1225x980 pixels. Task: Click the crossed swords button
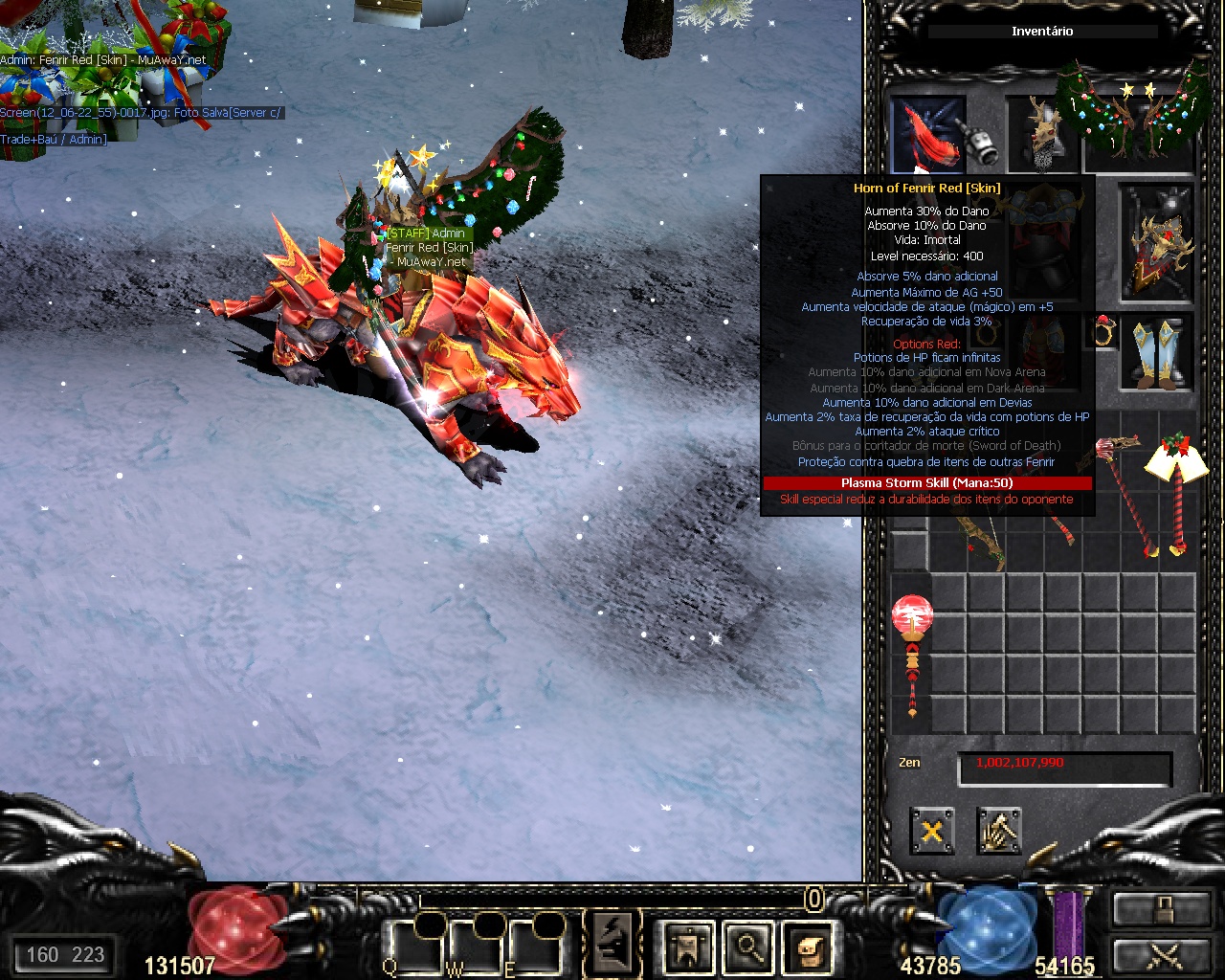1160,954
